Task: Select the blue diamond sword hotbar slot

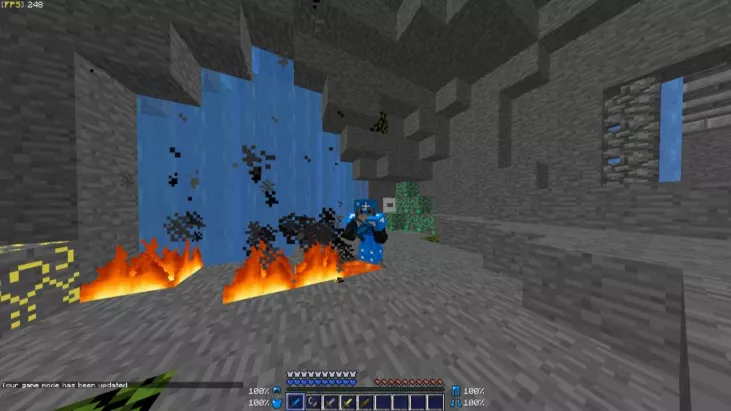Action: tap(296, 403)
